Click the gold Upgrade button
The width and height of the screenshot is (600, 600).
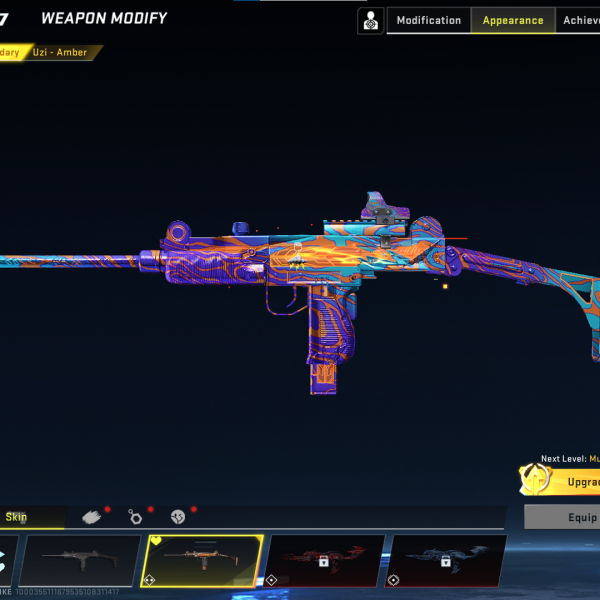[565, 482]
